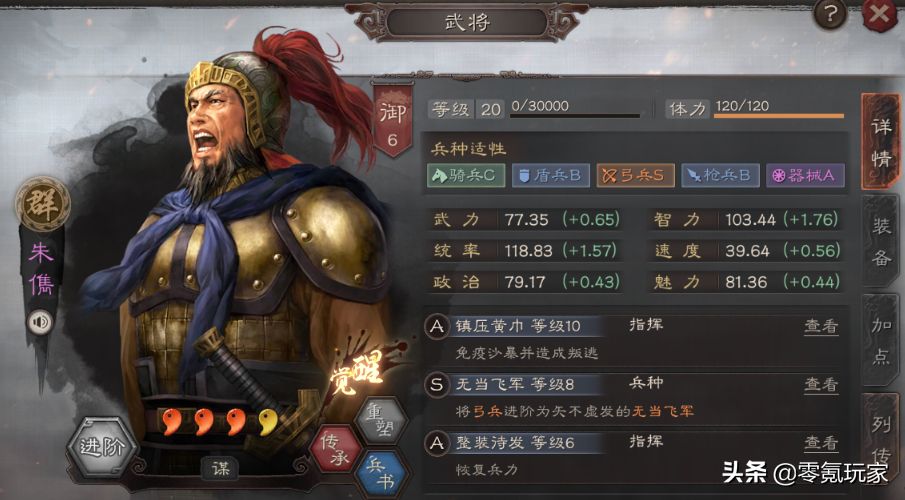The image size is (905, 500).
Task: Select the 枪兵B spearman aptitude badge
Action: click(720, 176)
